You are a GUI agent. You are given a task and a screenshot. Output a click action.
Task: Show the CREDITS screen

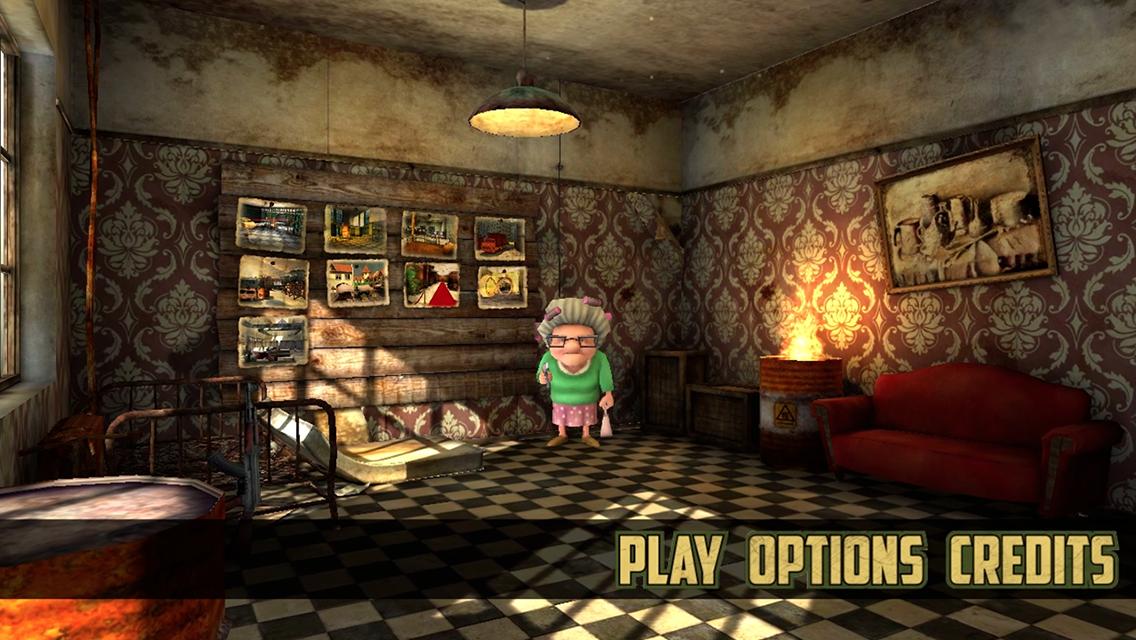pyautogui.click(x=1032, y=559)
